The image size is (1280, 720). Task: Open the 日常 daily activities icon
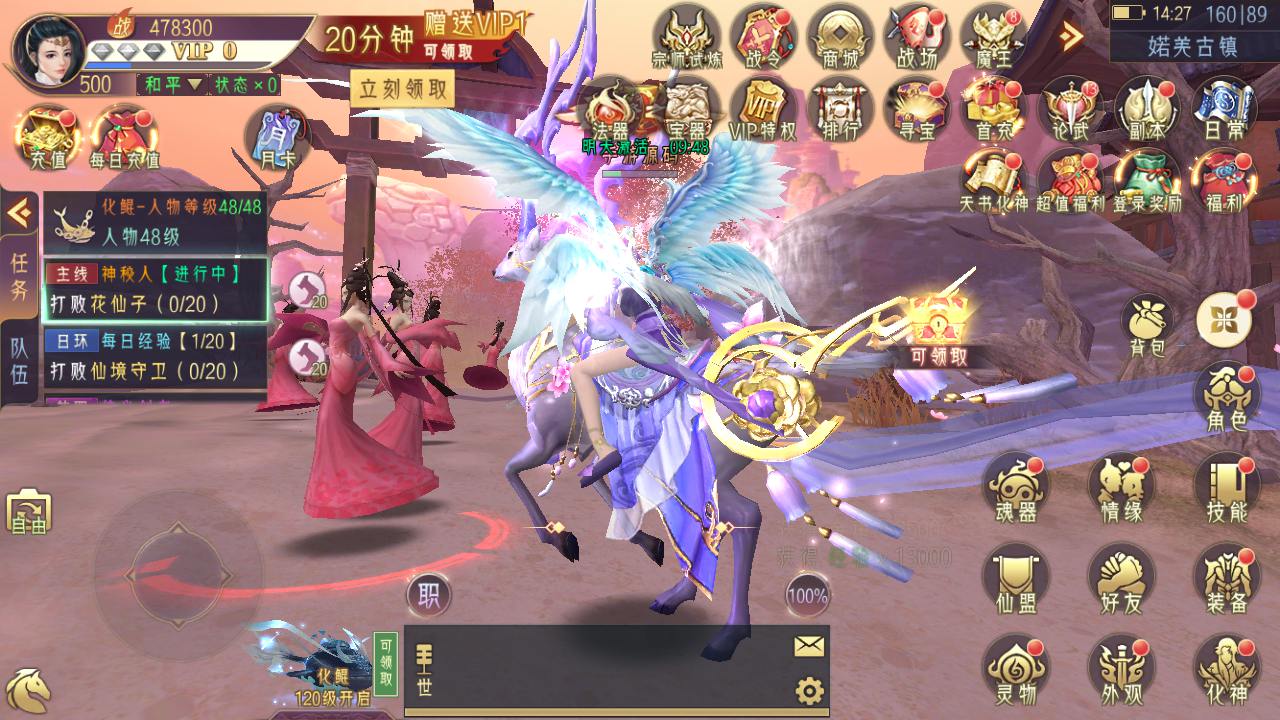[x=1223, y=109]
